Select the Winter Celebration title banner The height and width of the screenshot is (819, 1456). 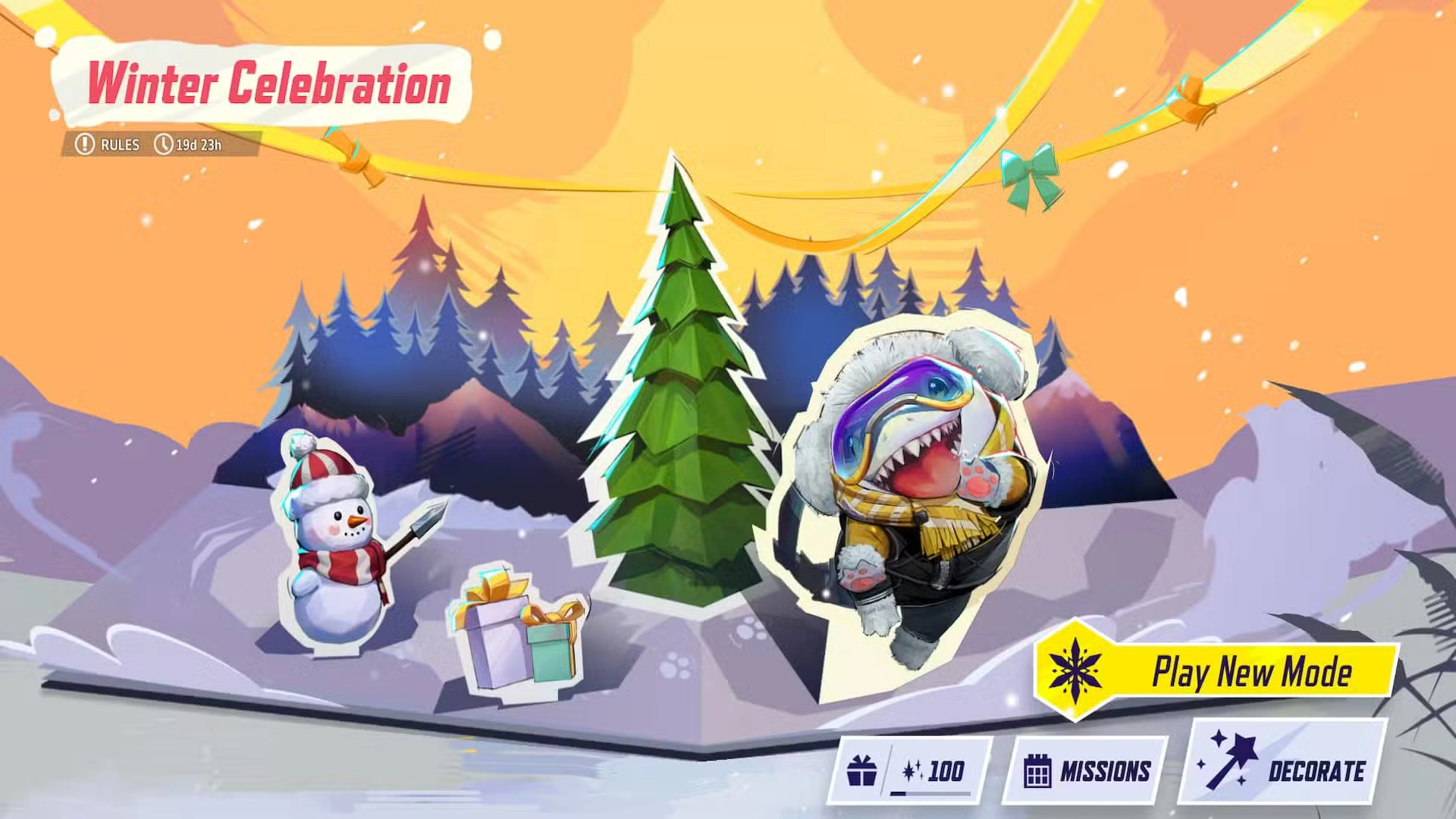[269, 86]
